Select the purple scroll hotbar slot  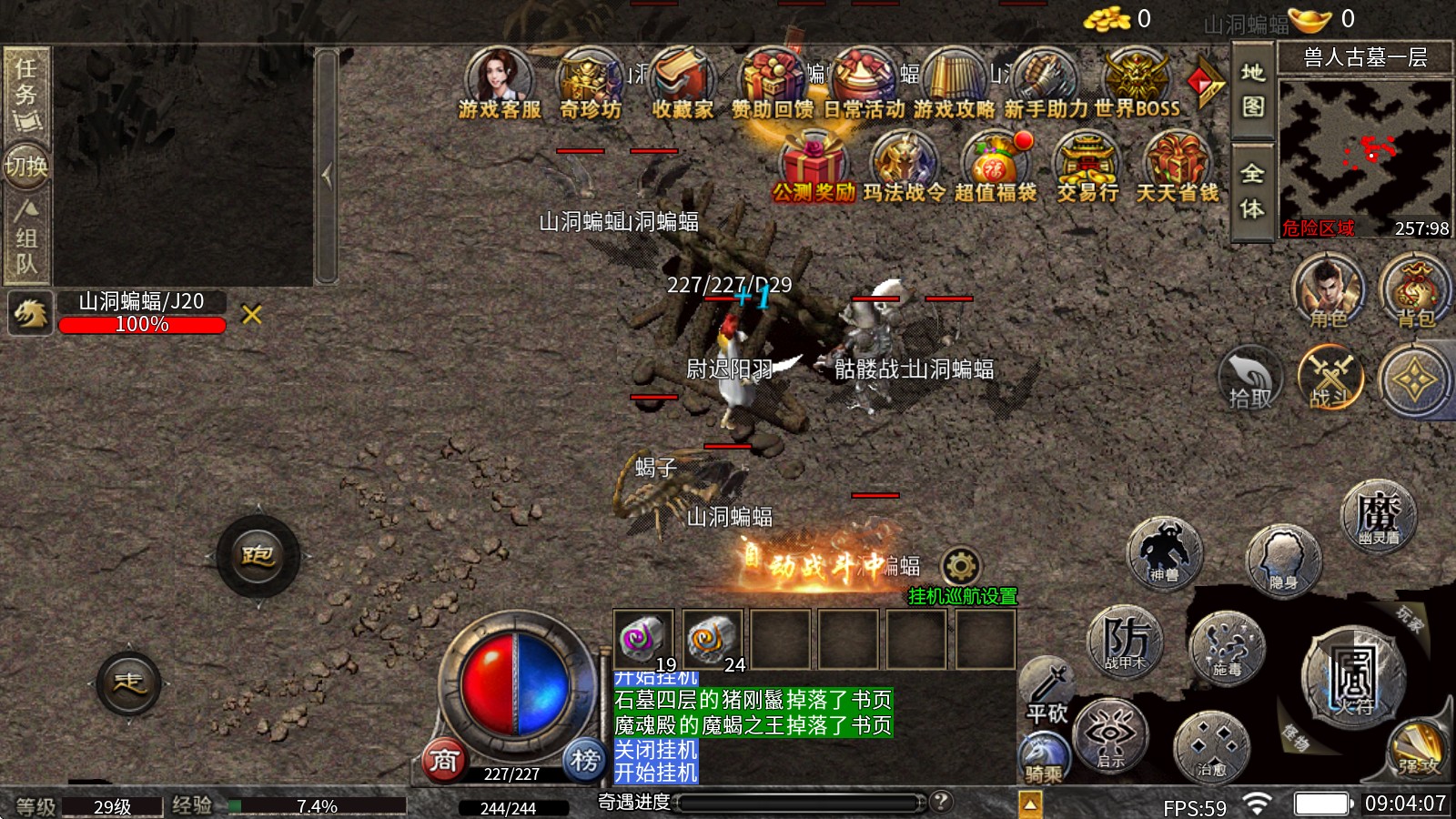[x=642, y=639]
